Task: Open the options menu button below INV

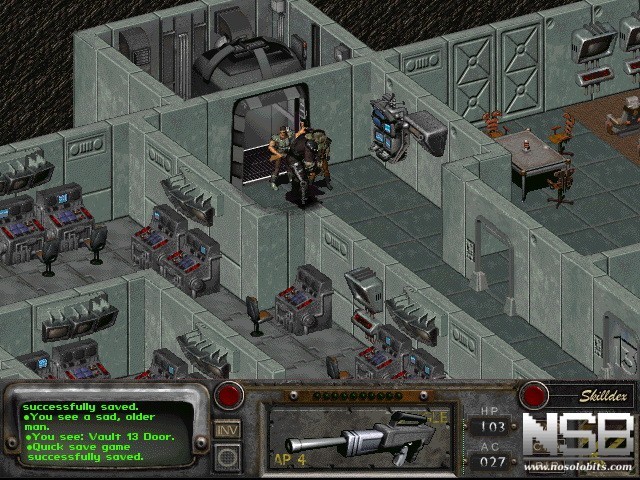Action: tap(228, 457)
